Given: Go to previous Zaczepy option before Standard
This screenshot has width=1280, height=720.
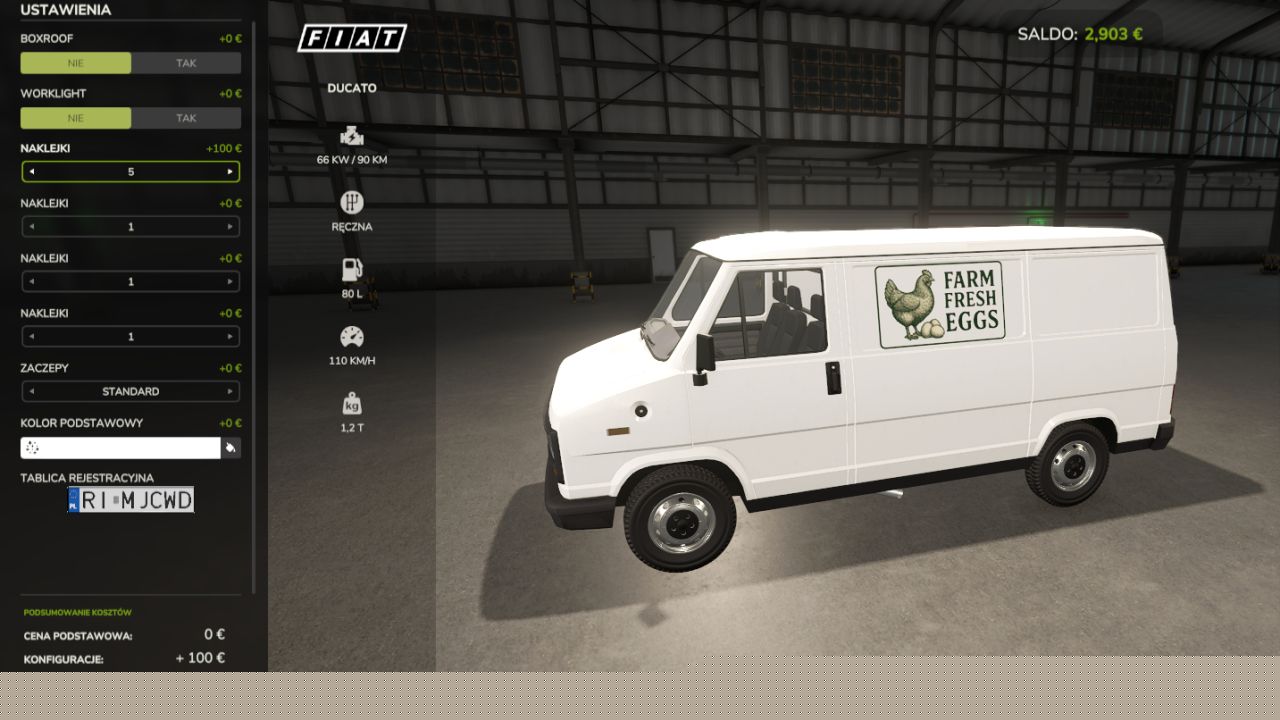Looking at the screenshot, I should [x=31, y=392].
